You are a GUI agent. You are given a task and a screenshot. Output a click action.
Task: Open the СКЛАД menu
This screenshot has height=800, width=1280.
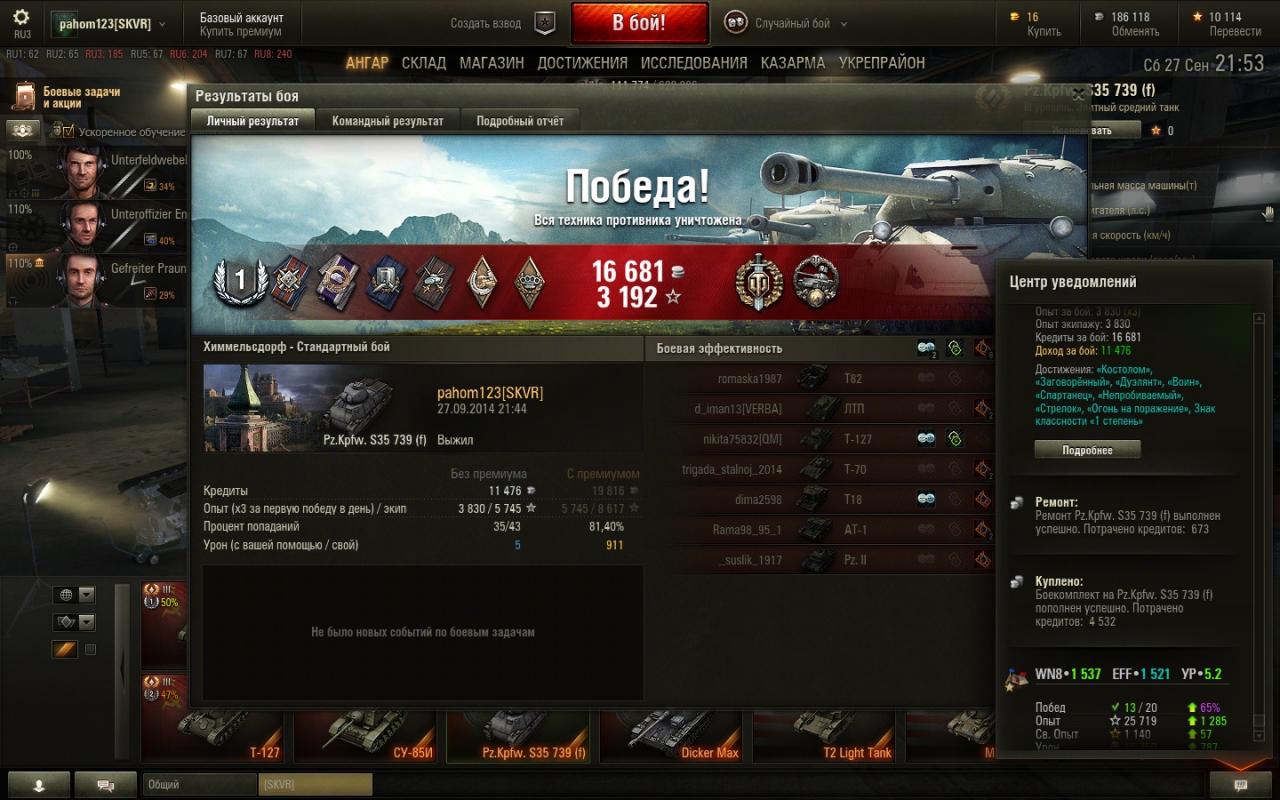[424, 63]
